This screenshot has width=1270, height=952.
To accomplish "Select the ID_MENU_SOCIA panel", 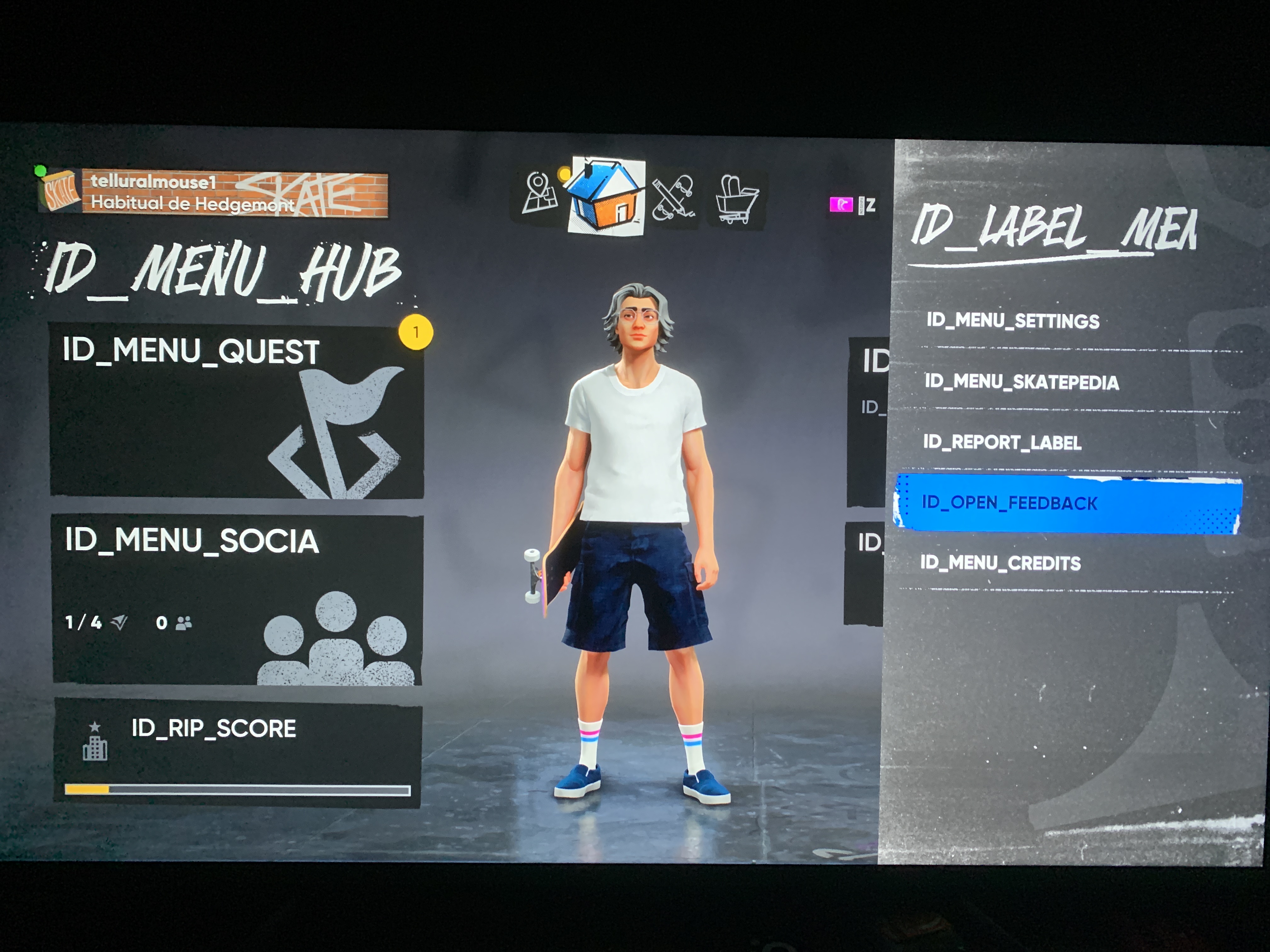I will 237,598.
